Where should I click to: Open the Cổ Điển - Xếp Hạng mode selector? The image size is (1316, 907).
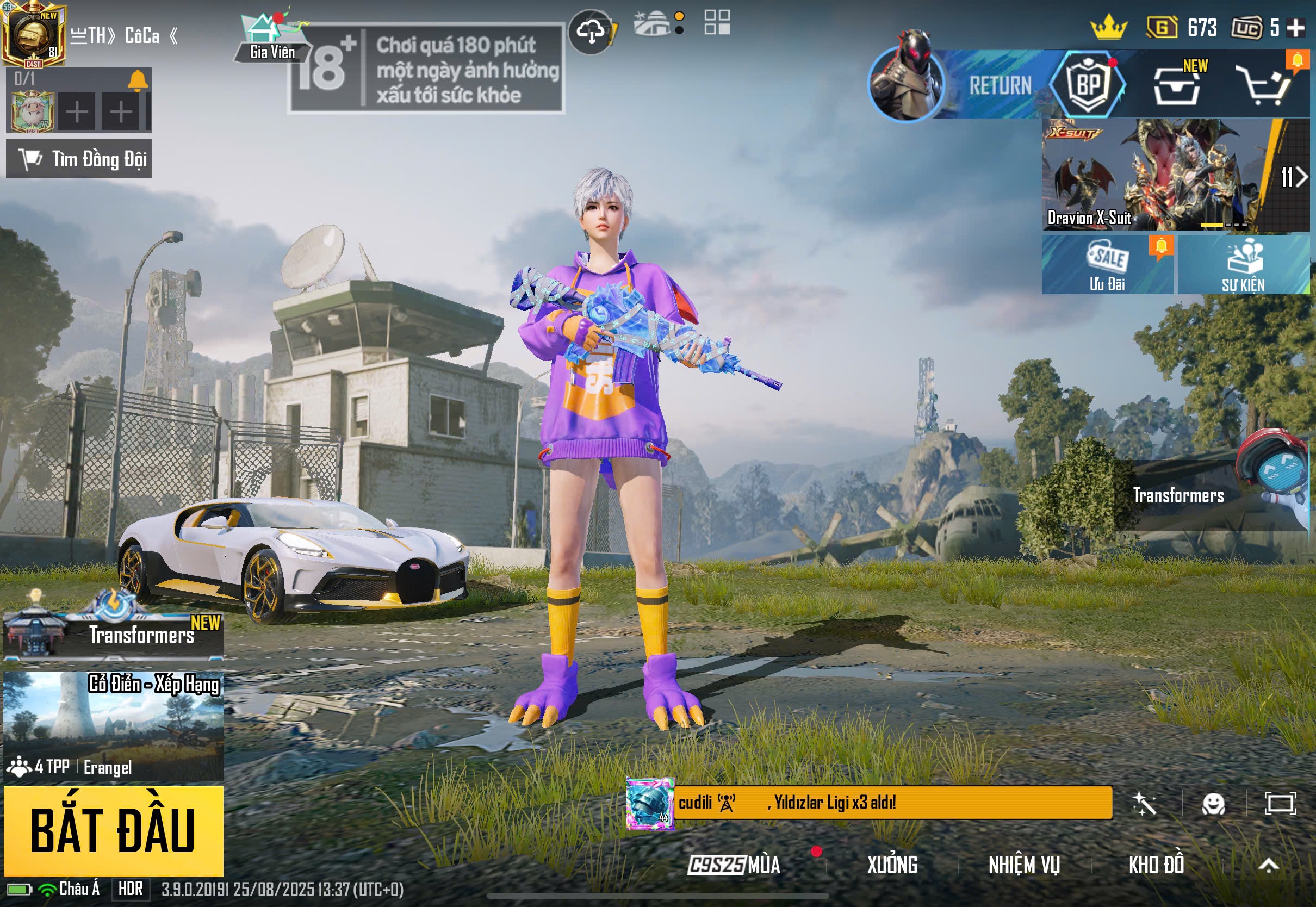113,725
